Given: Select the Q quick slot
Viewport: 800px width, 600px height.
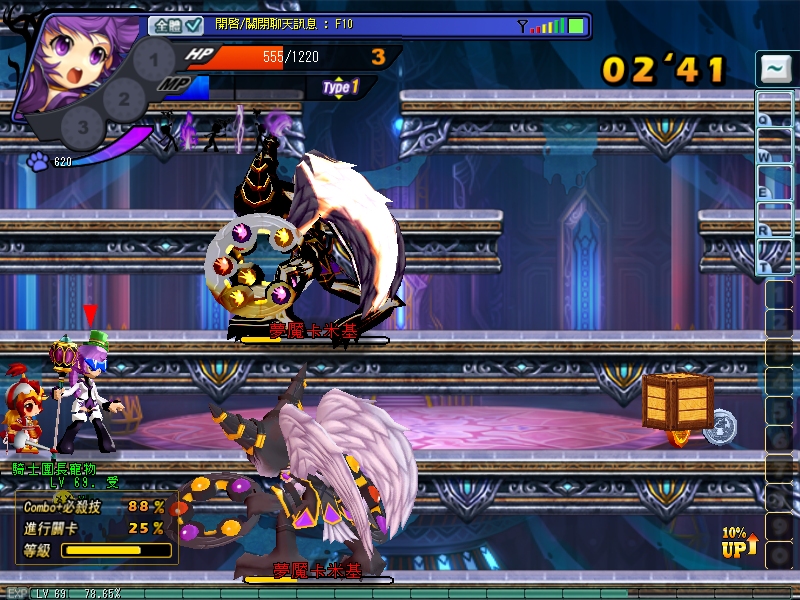Looking at the screenshot, I should (x=775, y=109).
